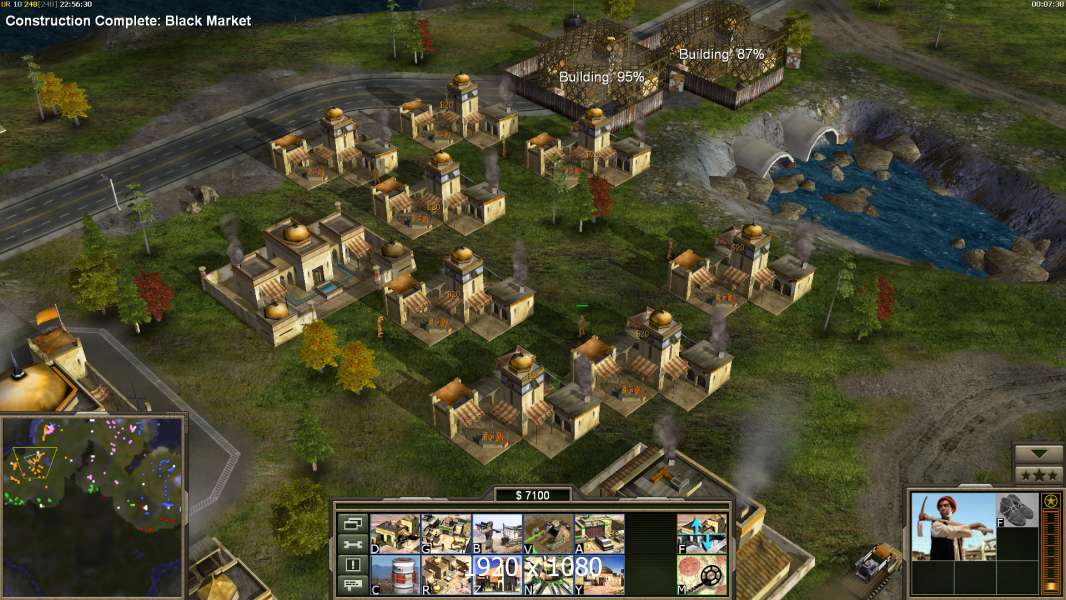Select the build icon labeled D
Viewport: 1066px width, 600px height.
[x=395, y=533]
